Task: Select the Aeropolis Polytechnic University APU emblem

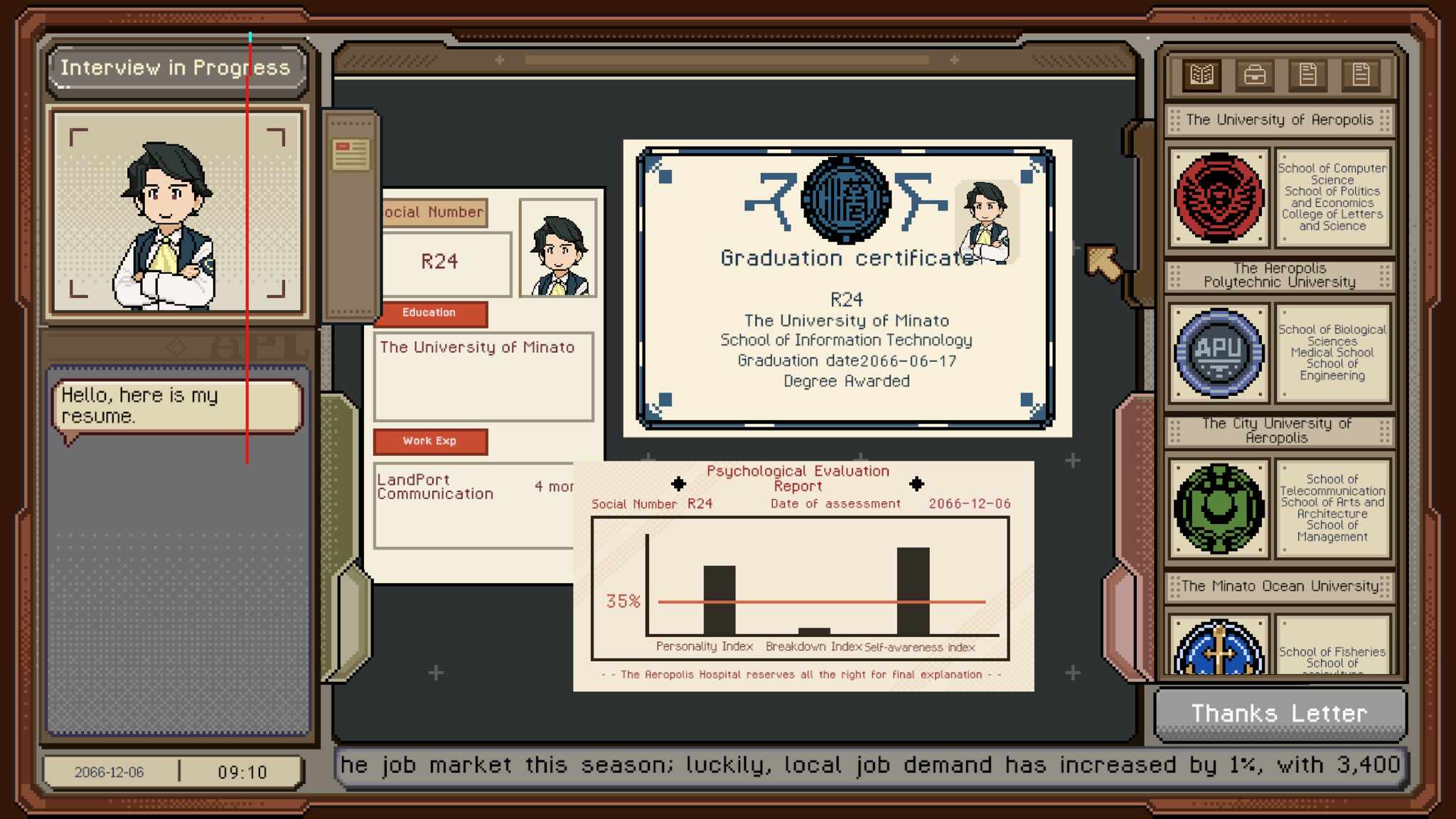Action: click(1219, 353)
